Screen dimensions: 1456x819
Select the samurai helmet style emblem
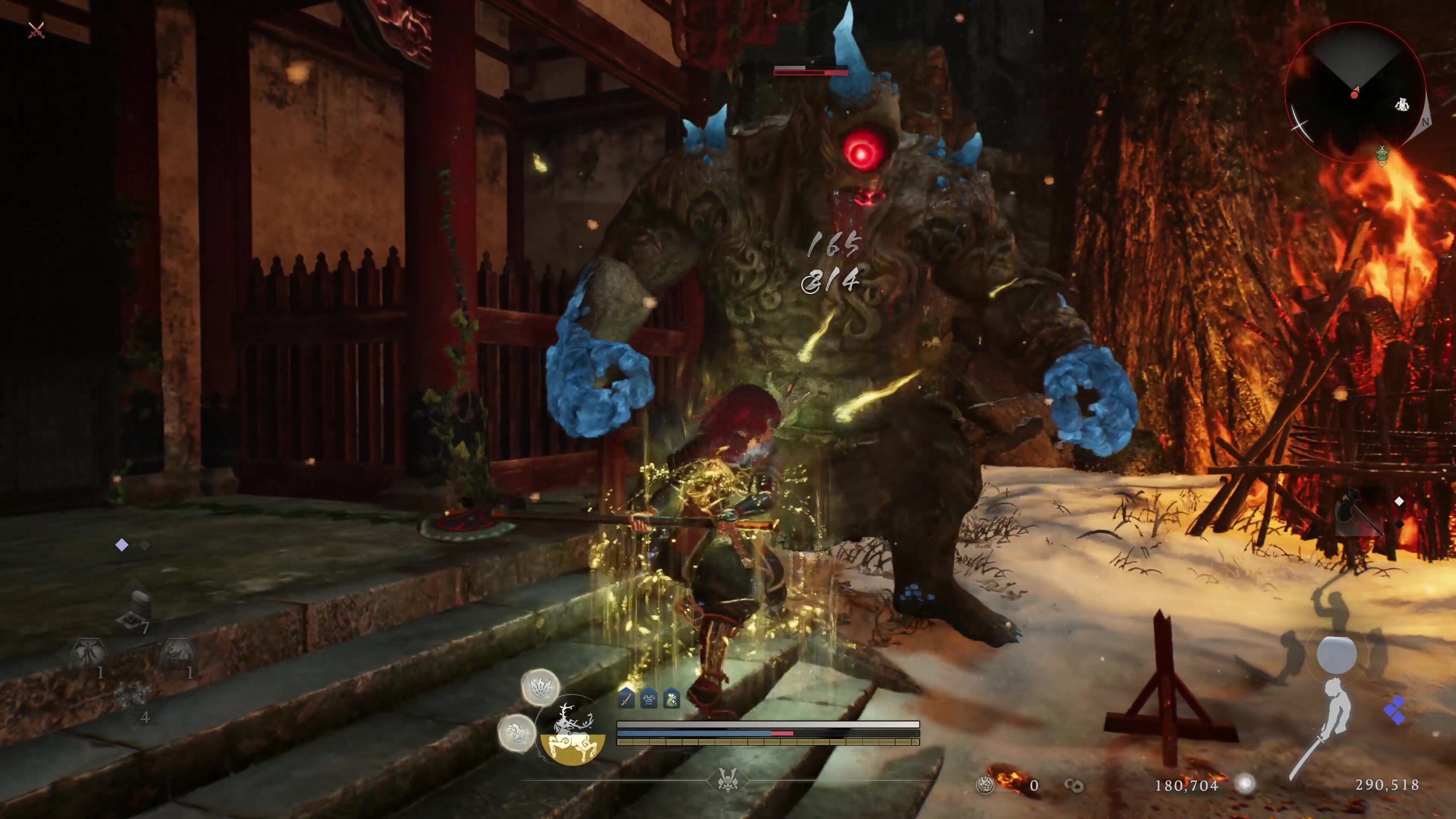pyautogui.click(x=728, y=781)
